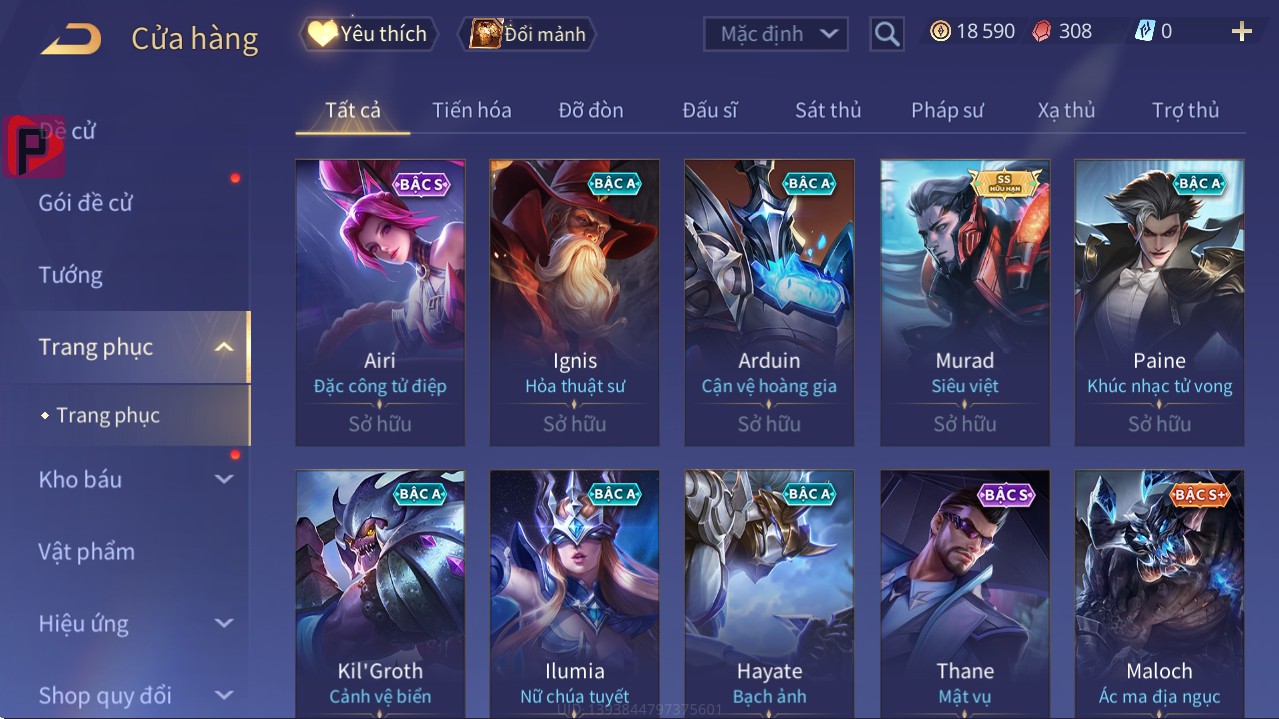Switch to the Tiến hóa tab
This screenshot has width=1279, height=719.
coord(471,110)
